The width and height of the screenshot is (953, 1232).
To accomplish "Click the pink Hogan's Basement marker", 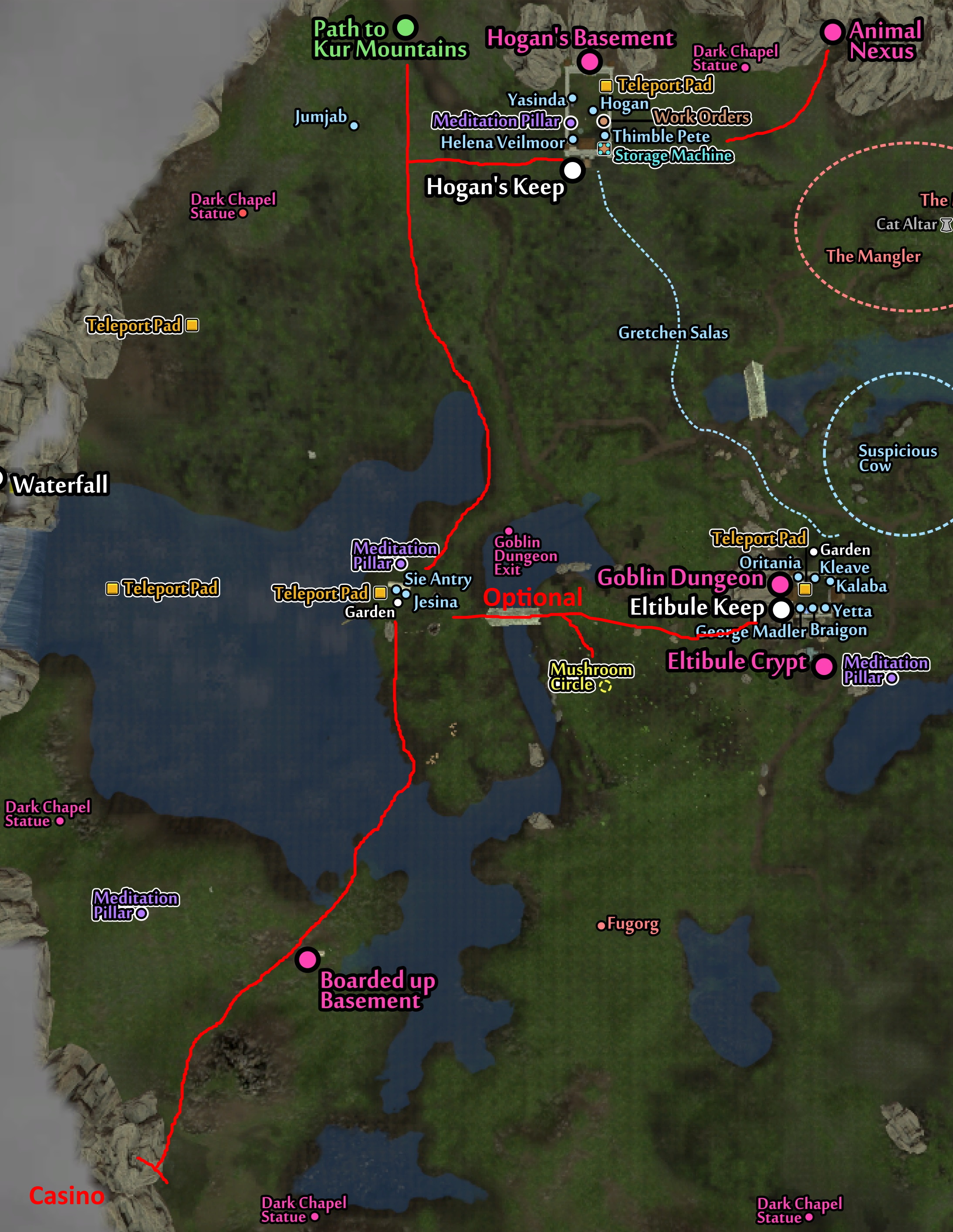I will click(x=590, y=61).
